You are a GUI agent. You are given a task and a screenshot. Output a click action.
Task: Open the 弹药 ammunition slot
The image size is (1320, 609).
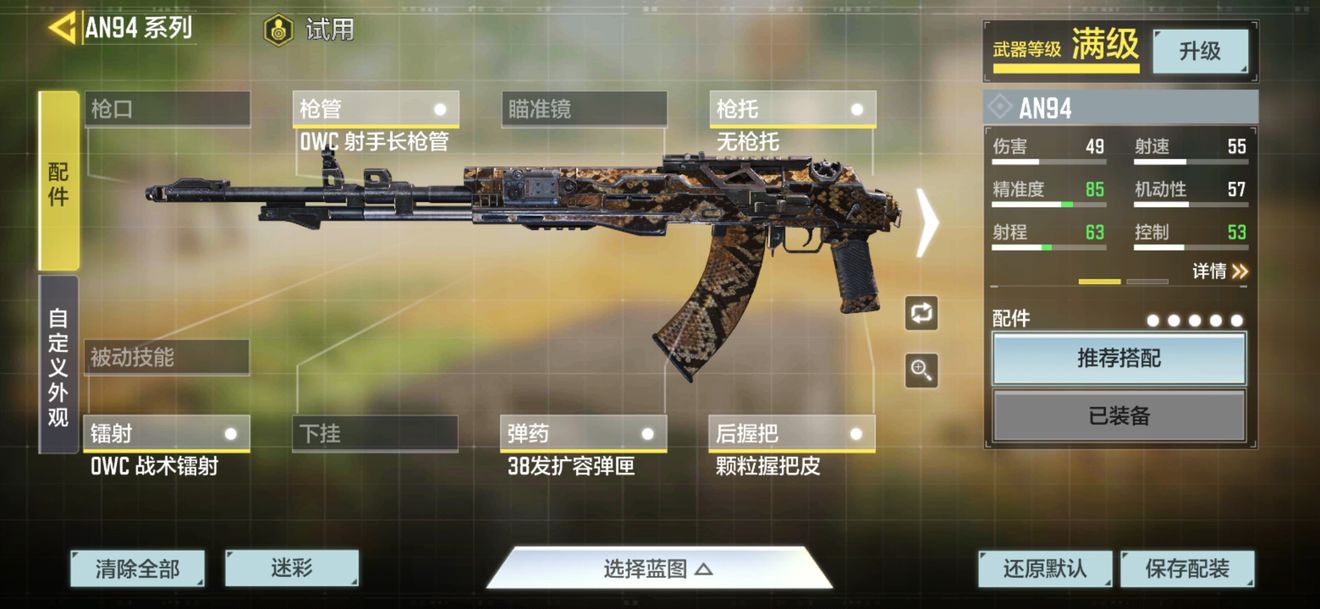pos(584,434)
